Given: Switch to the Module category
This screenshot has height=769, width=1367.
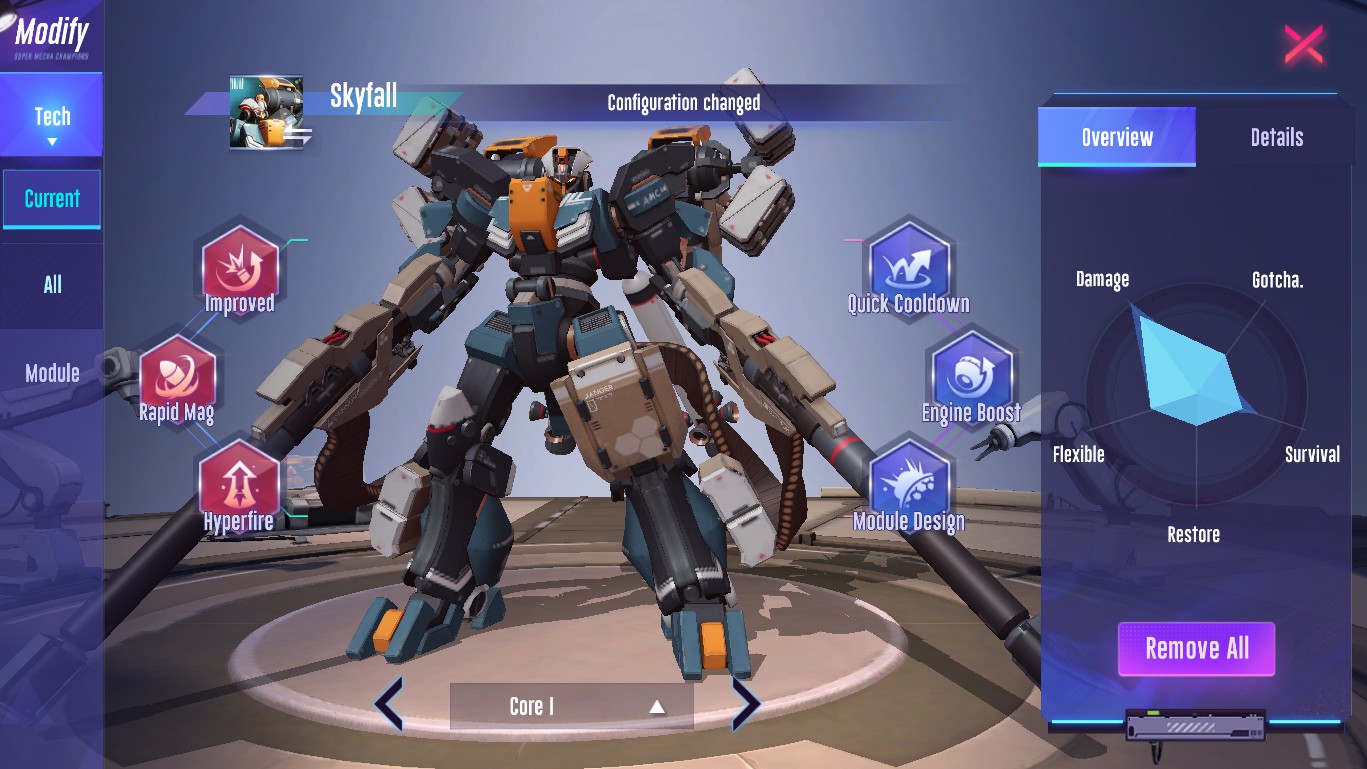Looking at the screenshot, I should tap(52, 373).
